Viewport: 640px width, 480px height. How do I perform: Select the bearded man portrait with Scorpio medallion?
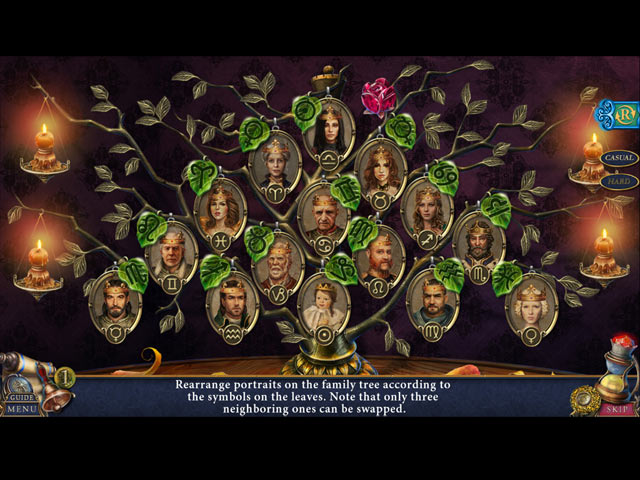click(478, 241)
